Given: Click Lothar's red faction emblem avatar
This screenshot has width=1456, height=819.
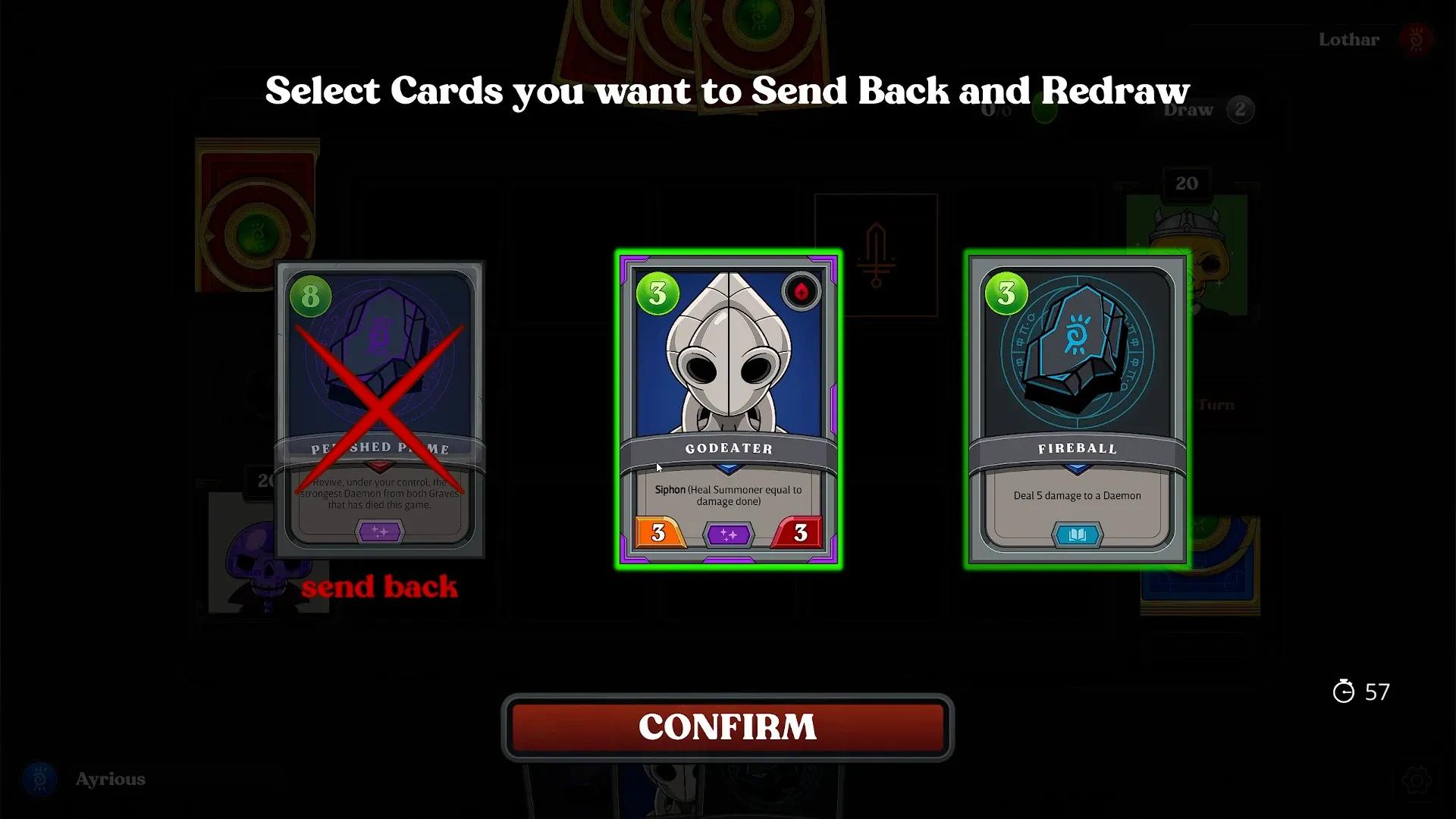Looking at the screenshot, I should tap(1415, 39).
